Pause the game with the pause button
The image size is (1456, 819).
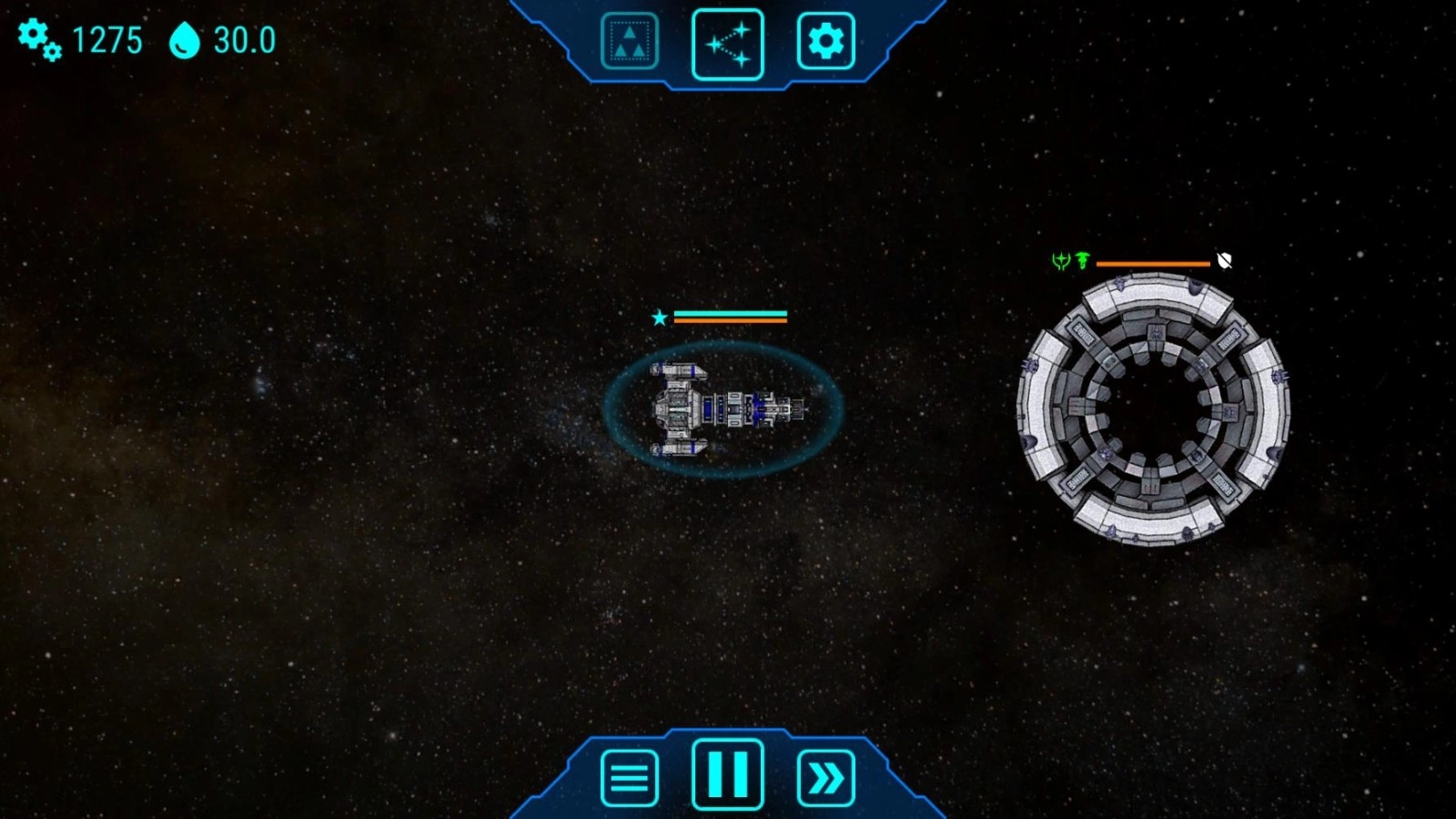727,774
